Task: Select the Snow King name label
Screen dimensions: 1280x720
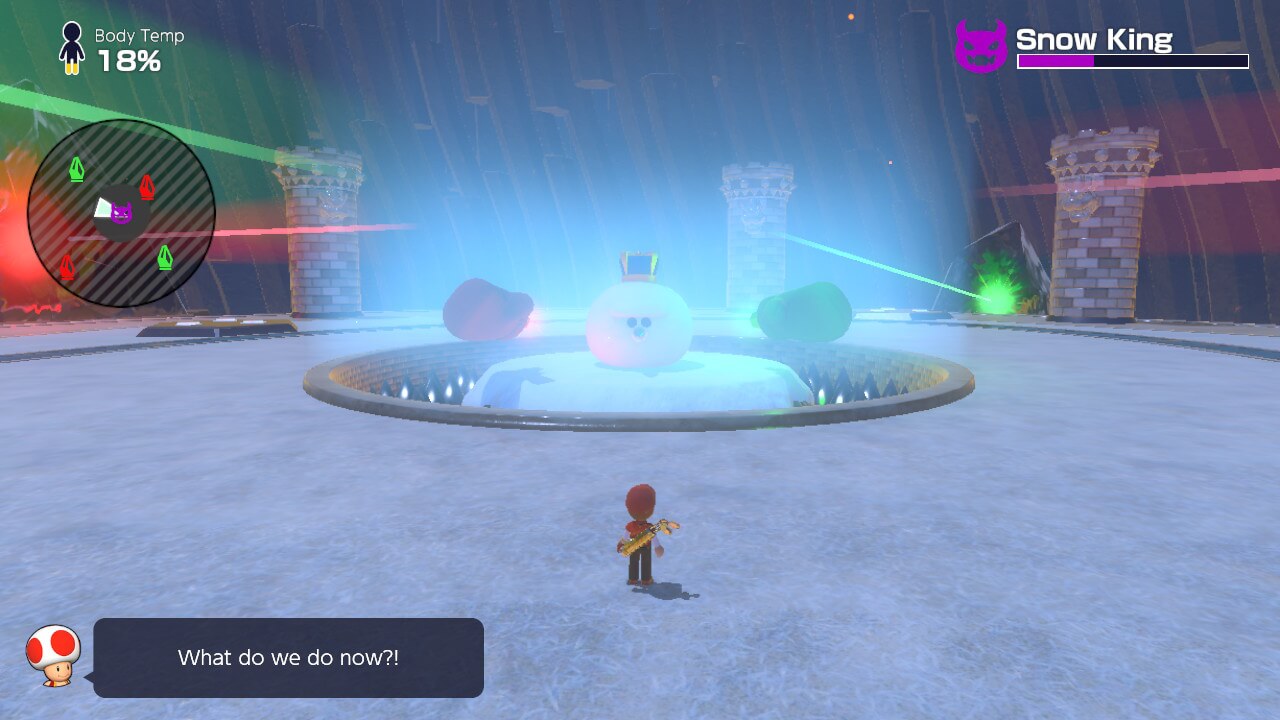Action: point(1094,39)
